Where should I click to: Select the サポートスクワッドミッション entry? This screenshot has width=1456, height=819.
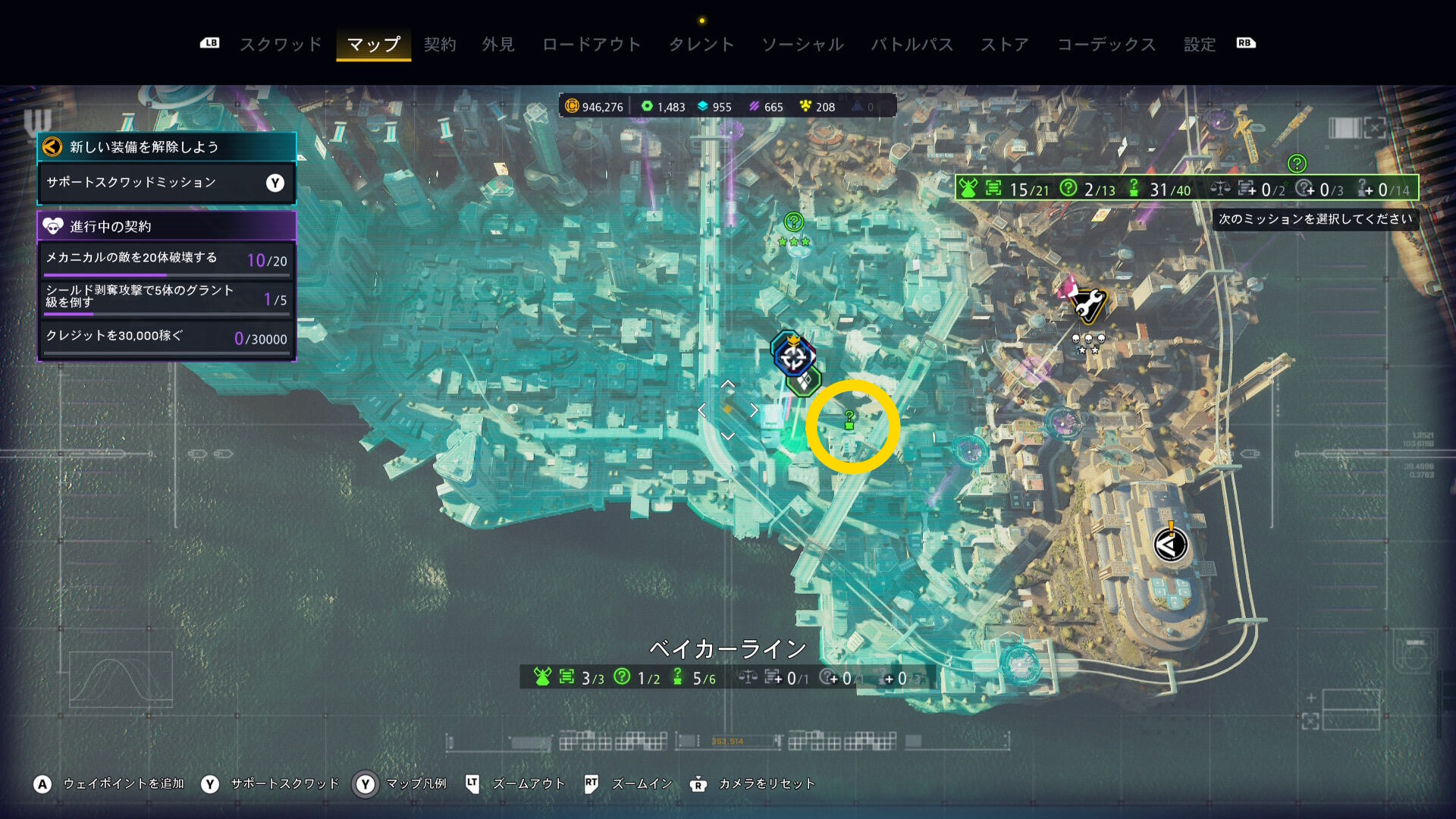[166, 183]
